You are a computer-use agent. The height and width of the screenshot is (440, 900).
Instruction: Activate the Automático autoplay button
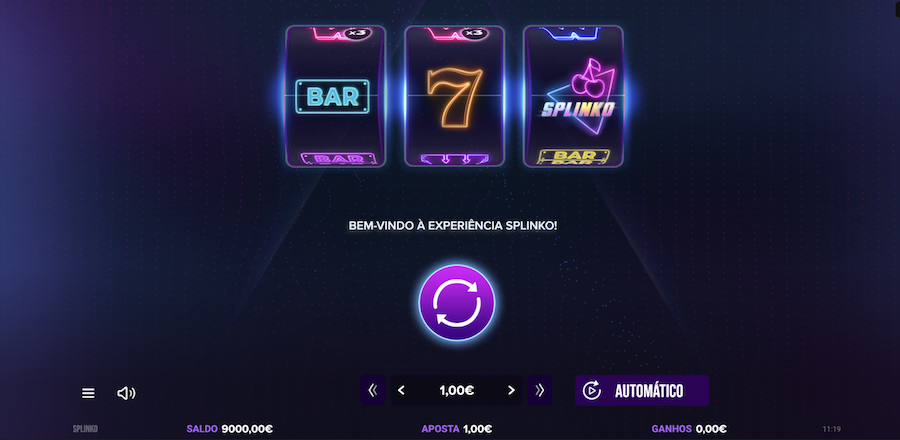pyautogui.click(x=642, y=390)
